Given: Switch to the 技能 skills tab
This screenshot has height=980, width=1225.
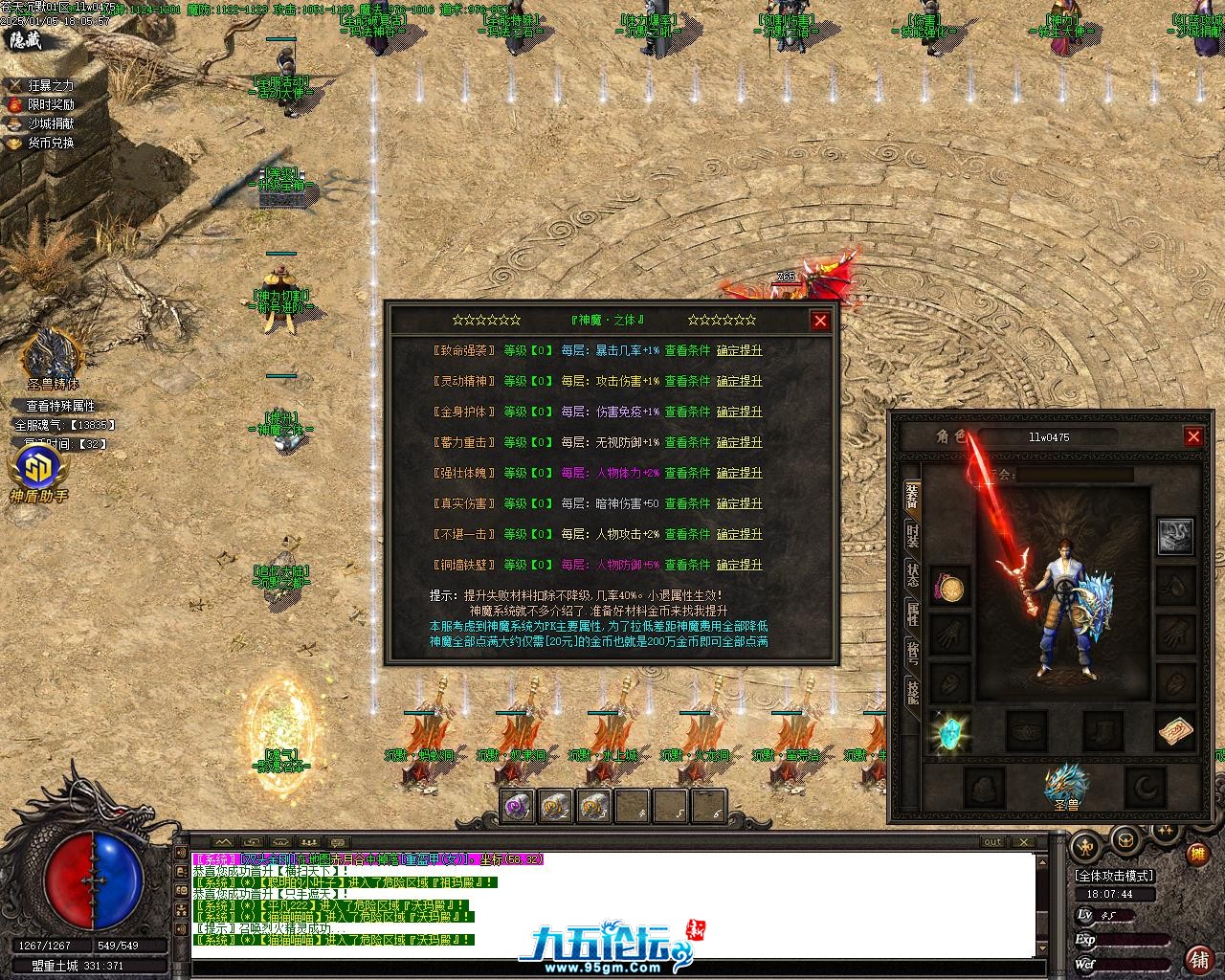Looking at the screenshot, I should pos(913,693).
